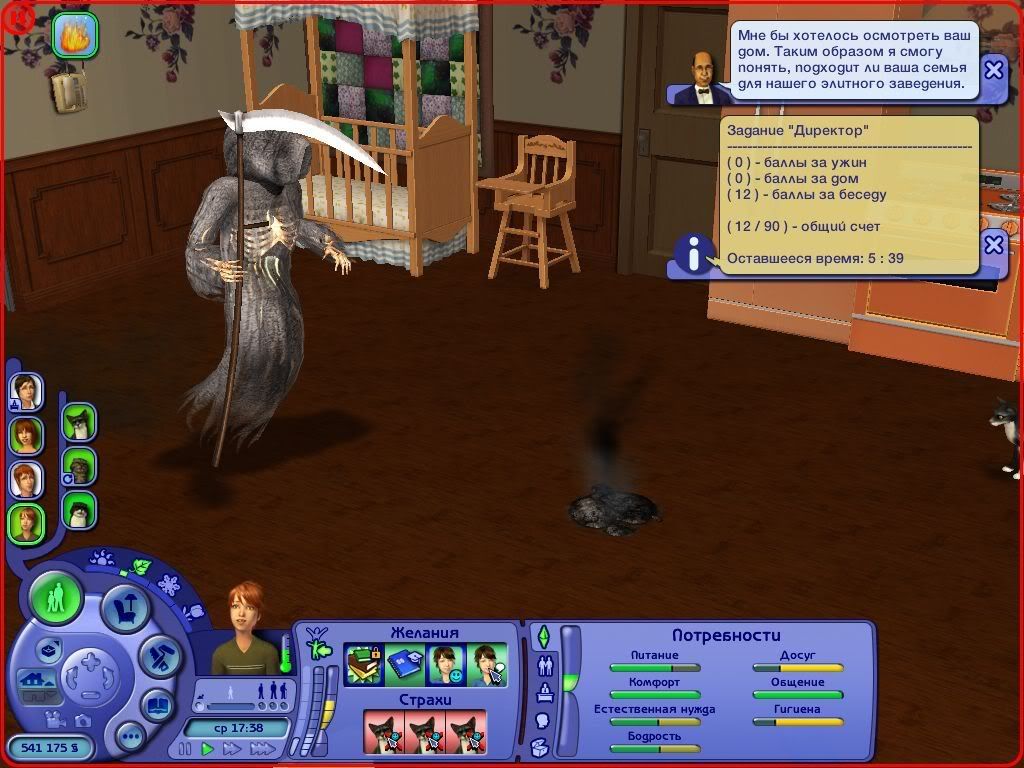Set game speed to normal play
Image resolution: width=1024 pixels, height=768 pixels.
pos(208,748)
